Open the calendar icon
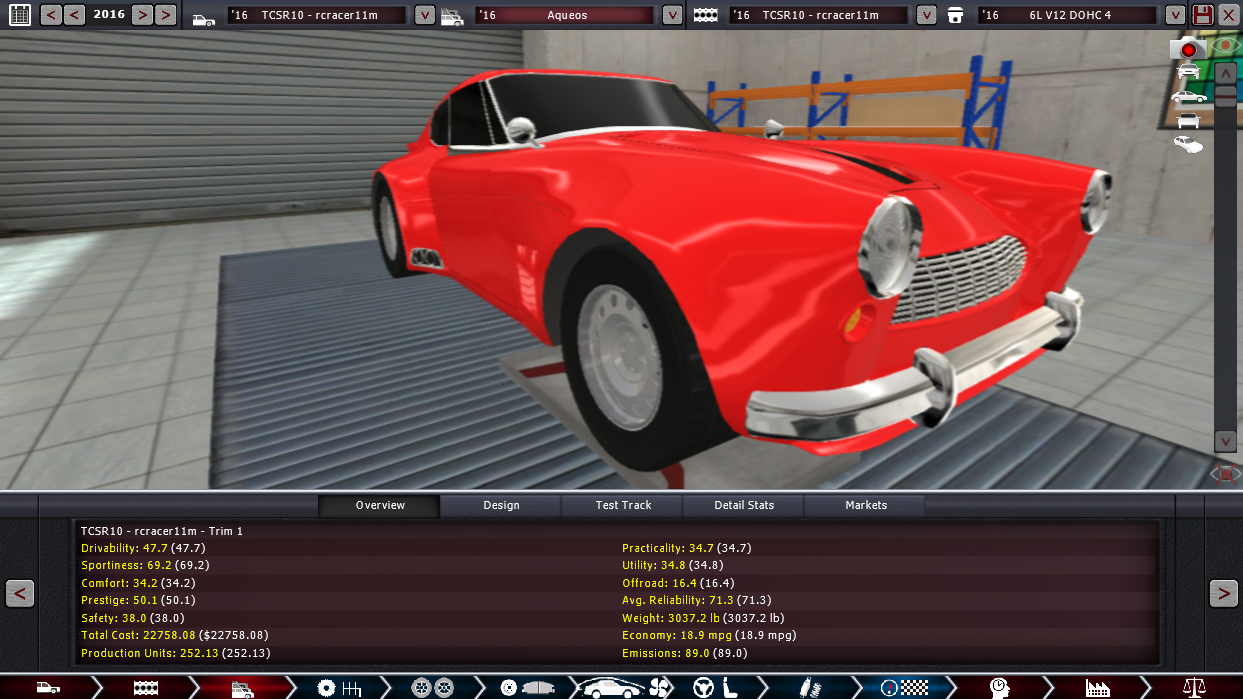Image resolution: width=1243 pixels, height=699 pixels. [19, 15]
